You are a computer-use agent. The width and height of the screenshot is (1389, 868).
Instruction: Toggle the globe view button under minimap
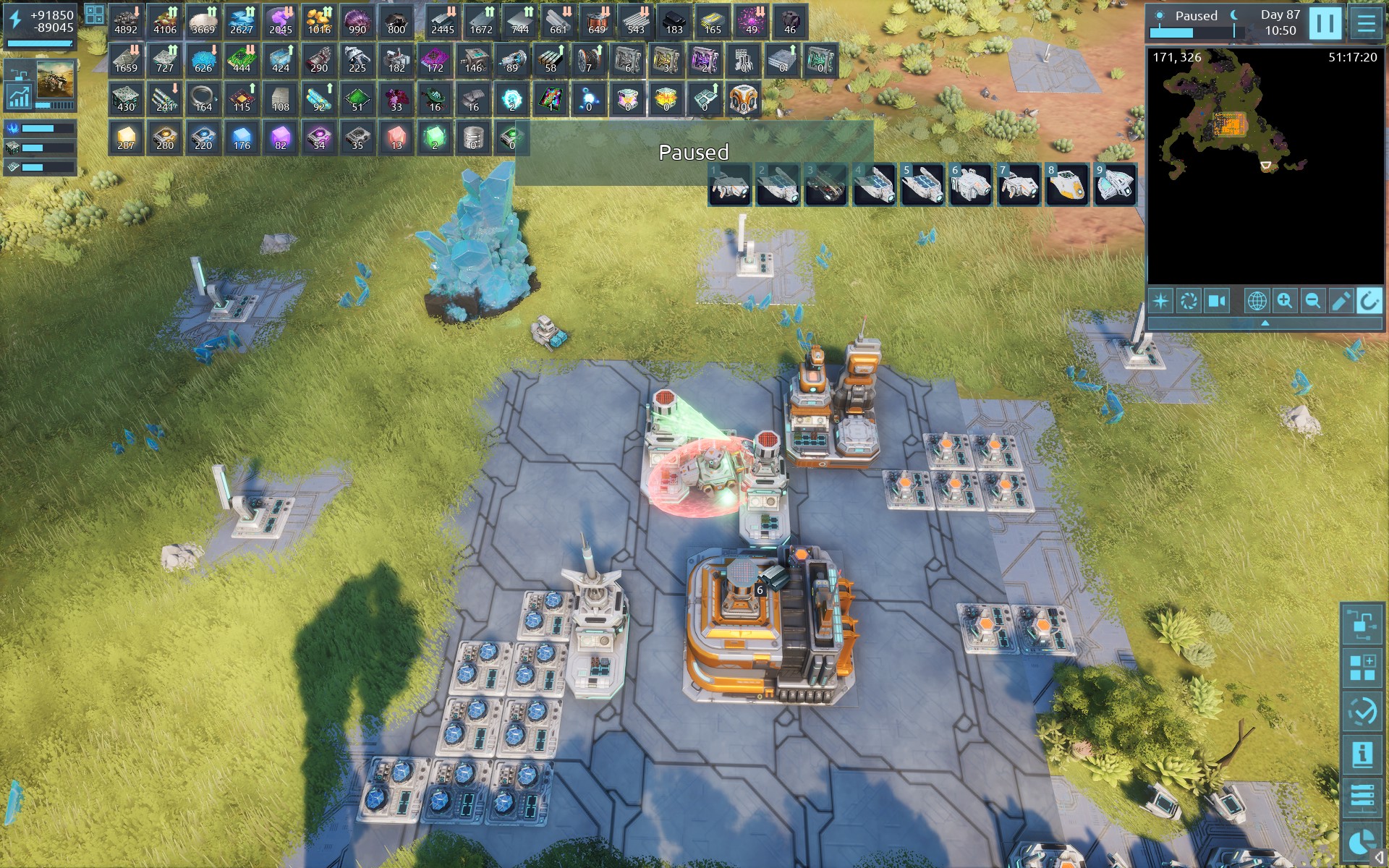[x=1257, y=301]
